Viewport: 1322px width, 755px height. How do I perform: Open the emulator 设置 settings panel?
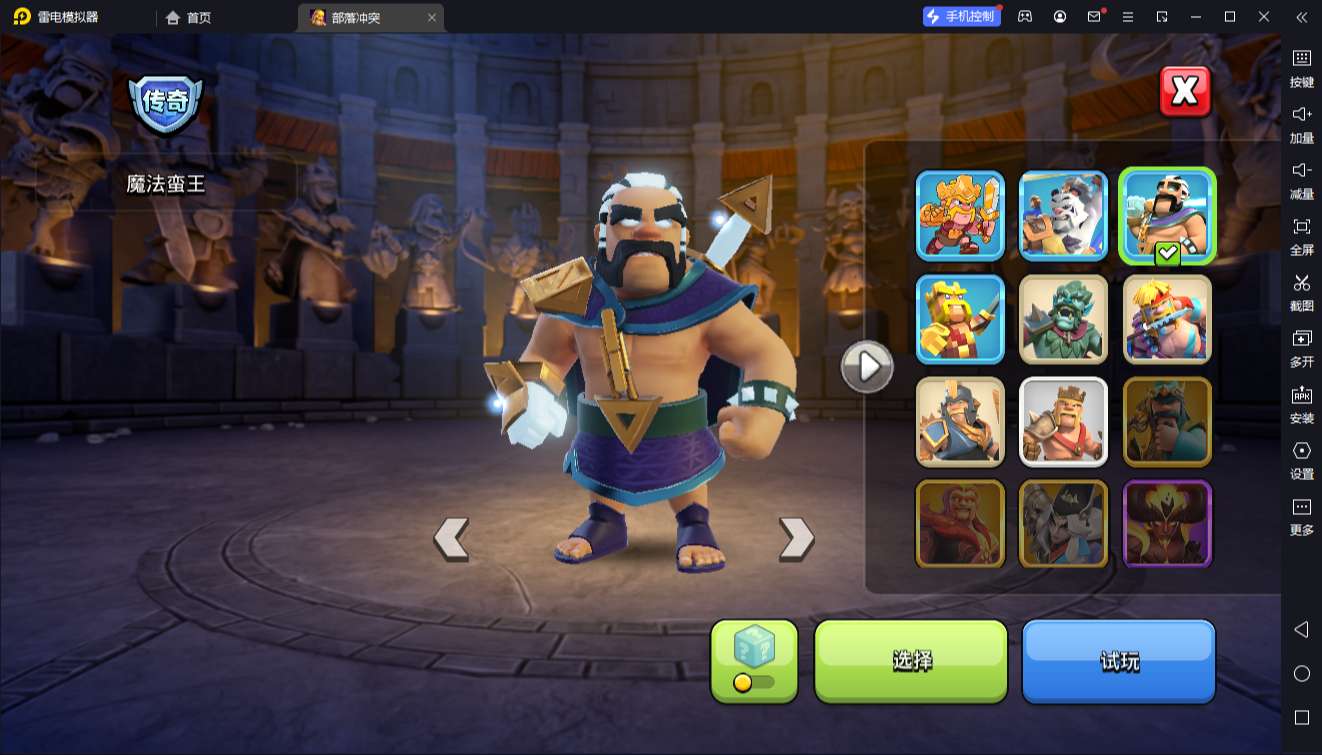(x=1301, y=459)
